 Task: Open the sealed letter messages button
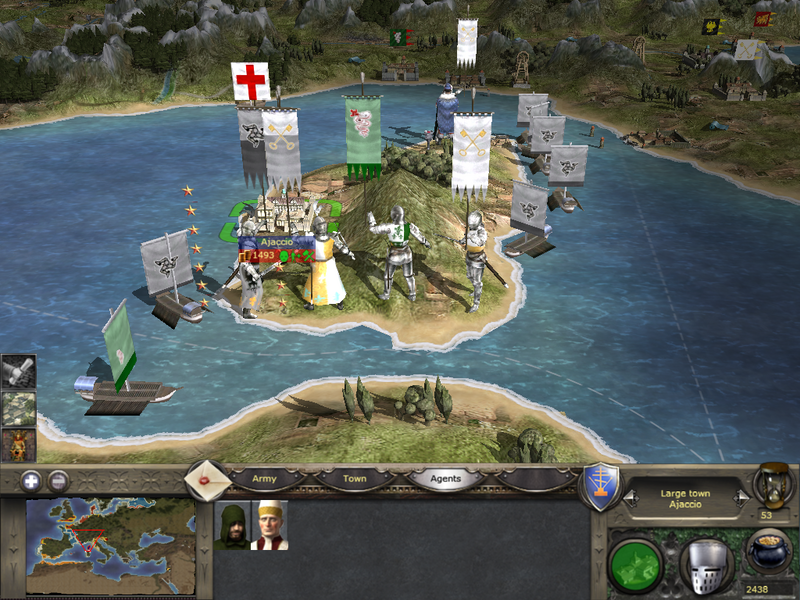[x=208, y=479]
